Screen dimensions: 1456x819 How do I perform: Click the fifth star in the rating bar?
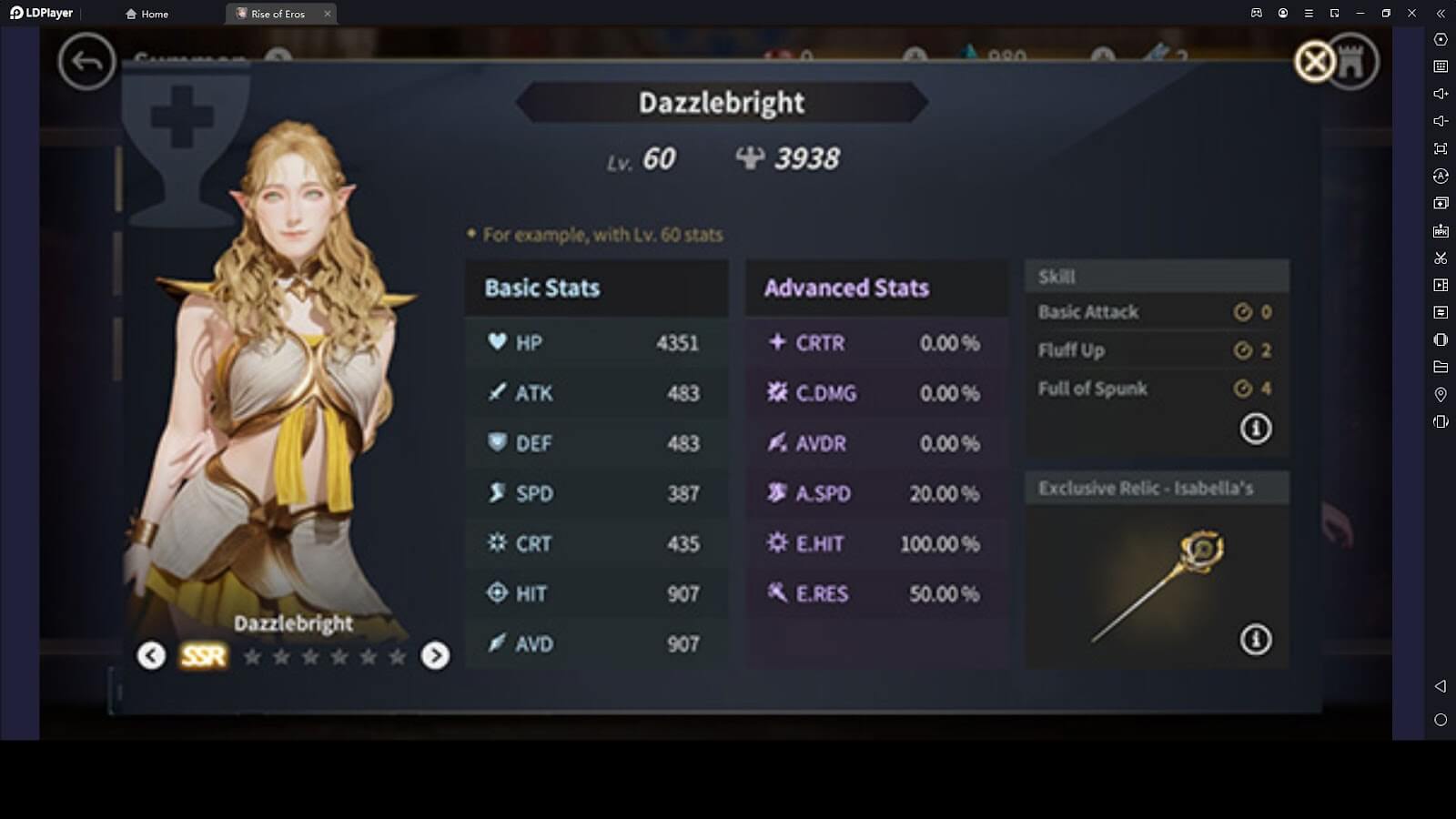point(370,656)
